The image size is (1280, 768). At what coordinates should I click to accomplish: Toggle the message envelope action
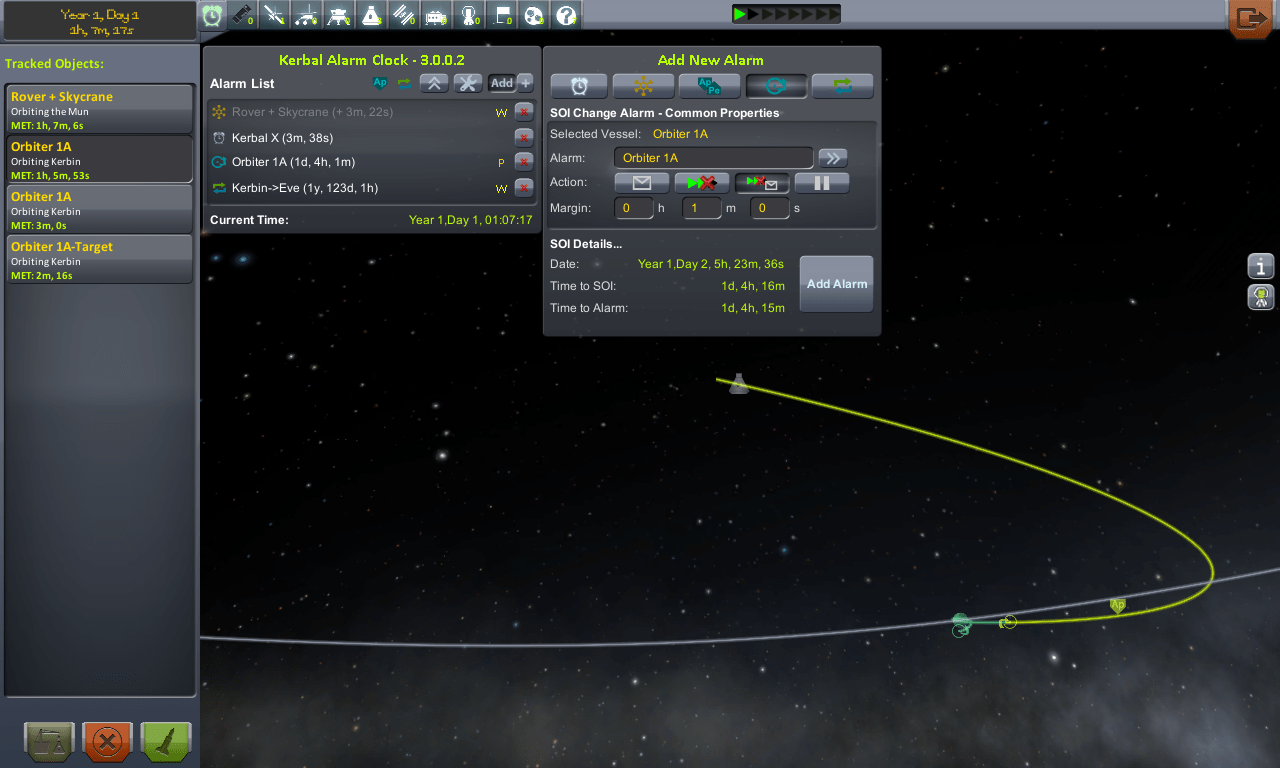pyautogui.click(x=642, y=182)
